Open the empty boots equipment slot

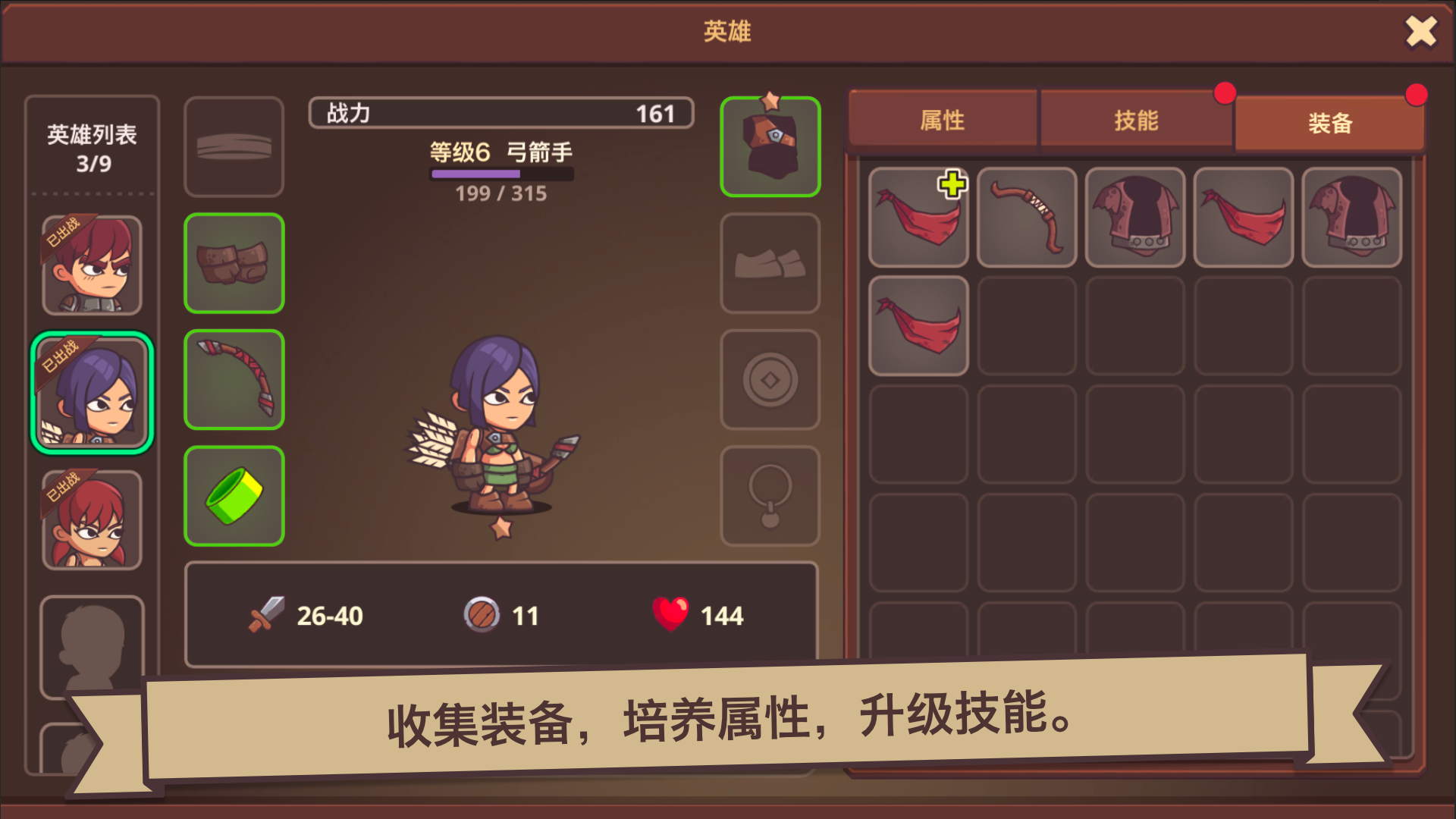point(770,263)
